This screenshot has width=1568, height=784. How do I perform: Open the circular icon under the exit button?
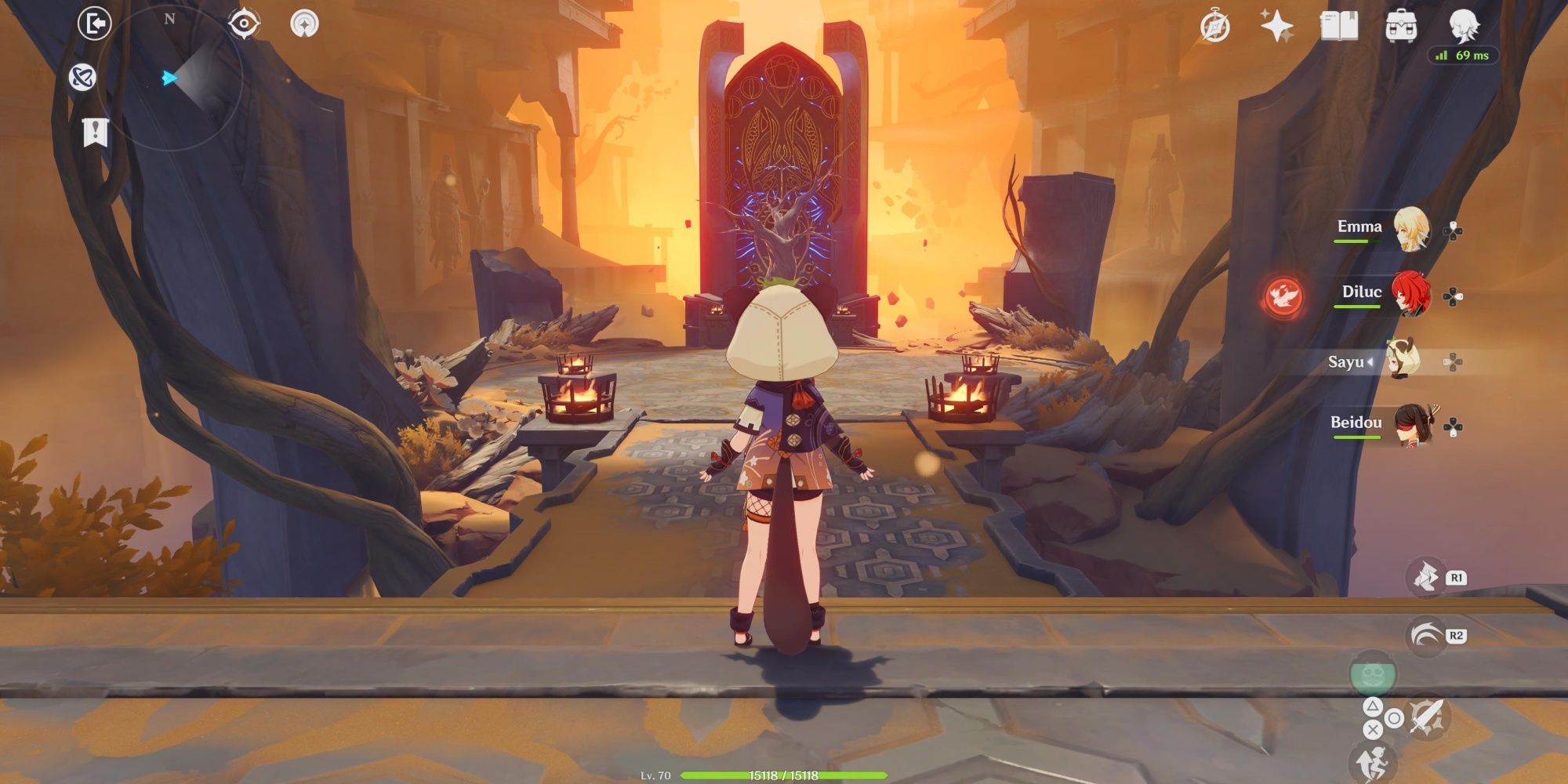point(82,77)
